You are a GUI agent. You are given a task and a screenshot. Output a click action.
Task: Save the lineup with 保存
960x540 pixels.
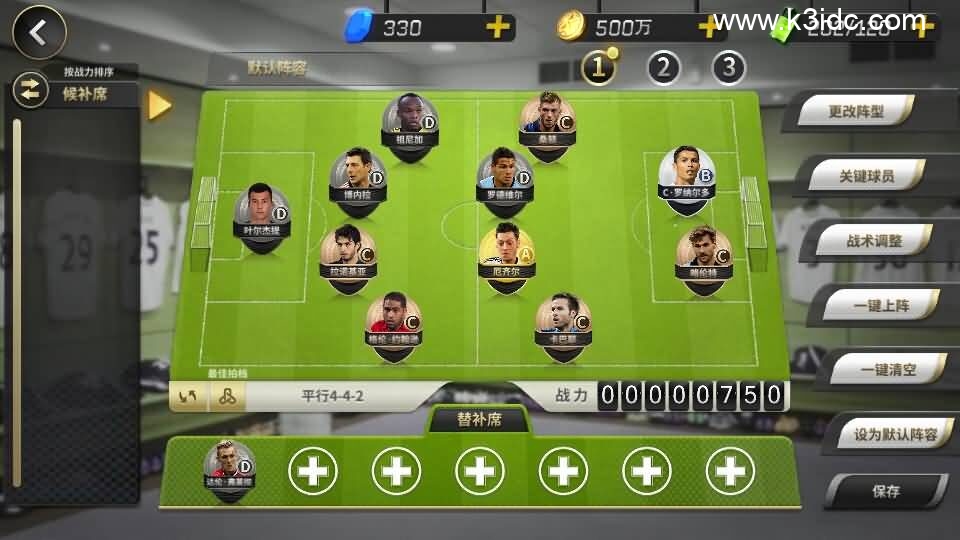[x=885, y=491]
